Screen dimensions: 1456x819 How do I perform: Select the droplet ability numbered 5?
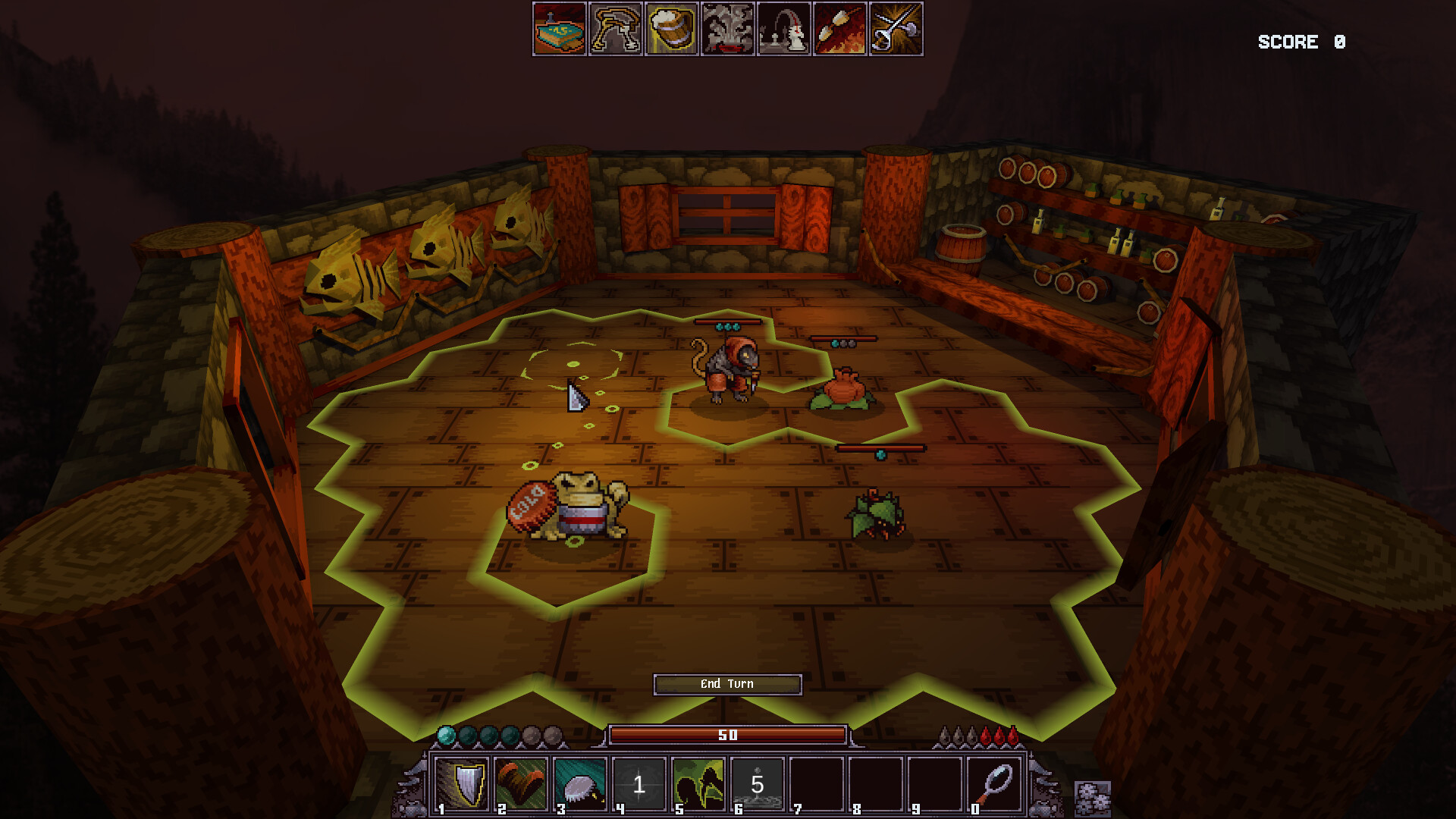coord(757,785)
